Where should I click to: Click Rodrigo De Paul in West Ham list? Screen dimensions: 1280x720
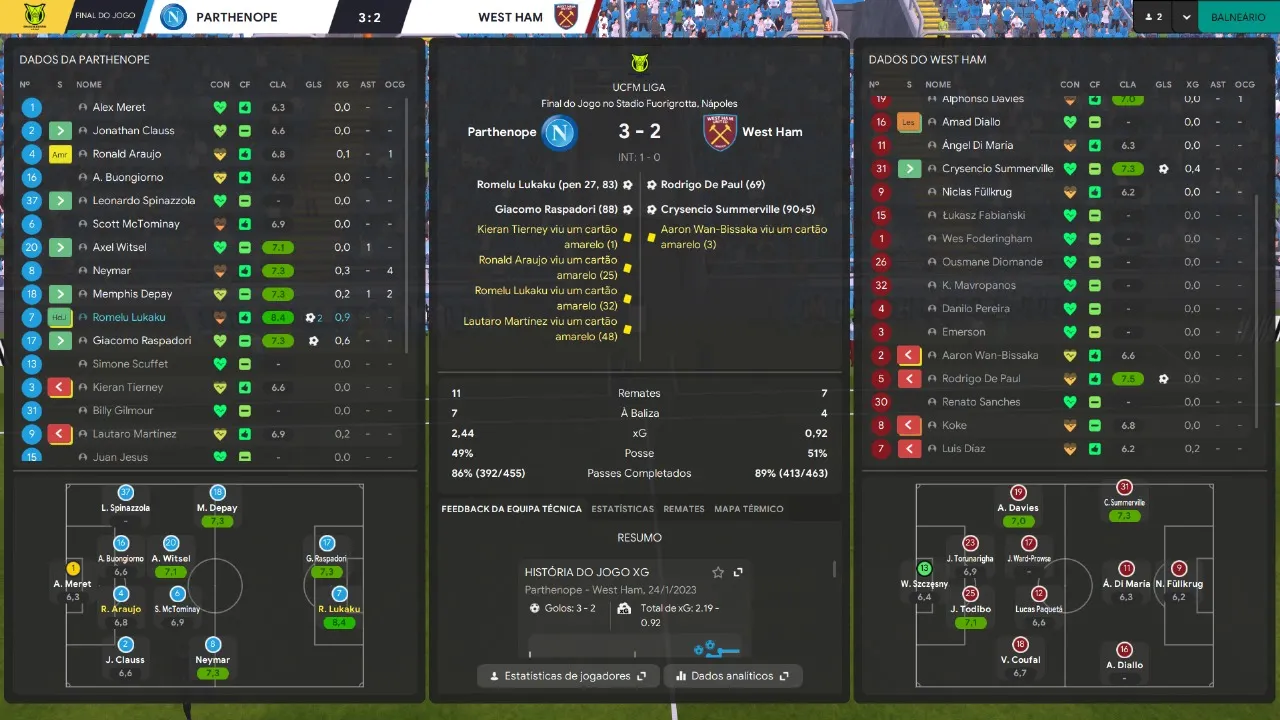981,379
